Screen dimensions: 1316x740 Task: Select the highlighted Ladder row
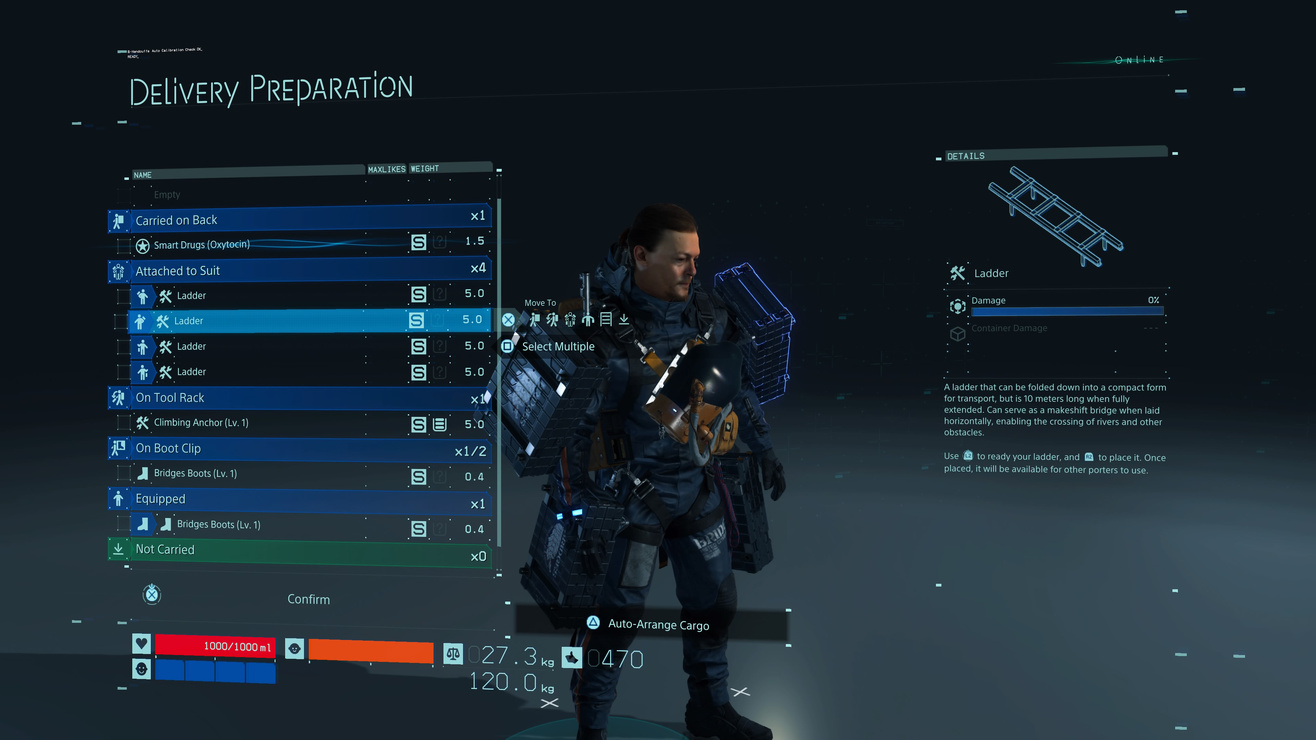pyautogui.click(x=300, y=321)
